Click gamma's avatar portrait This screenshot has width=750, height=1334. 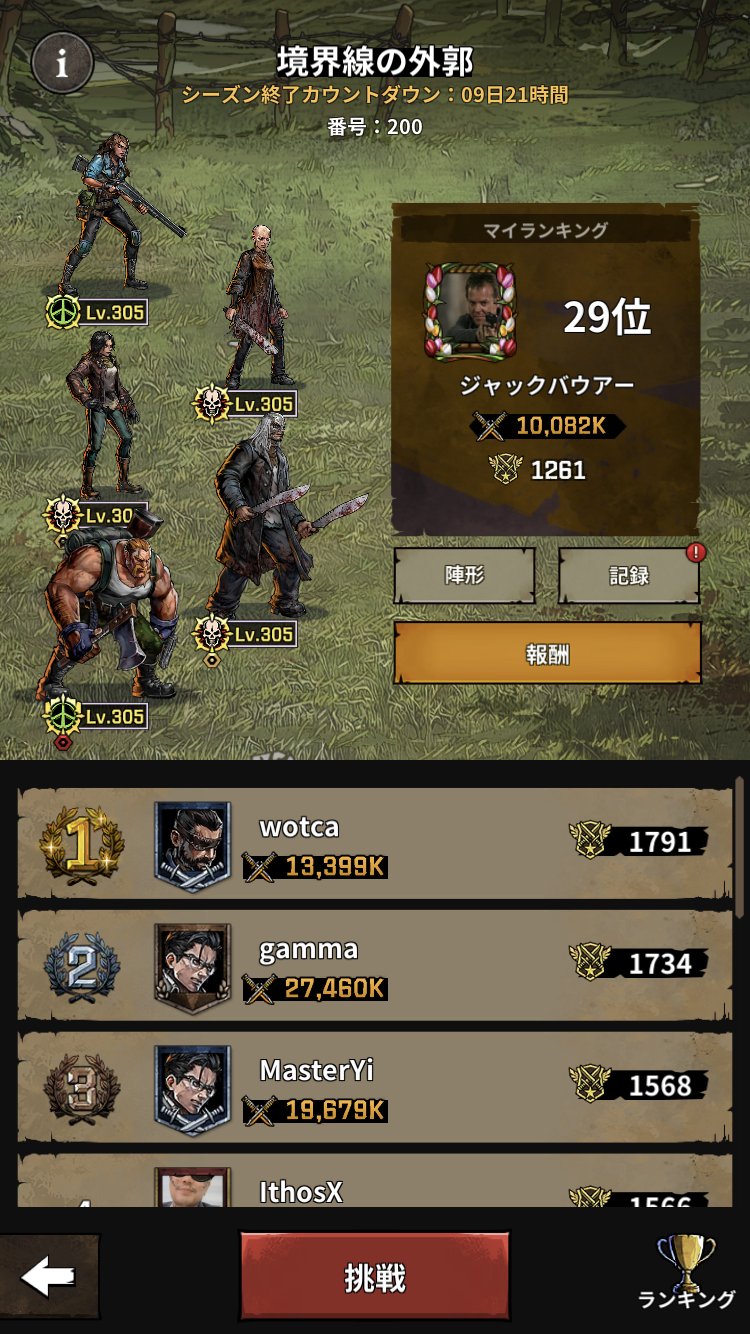tap(192, 966)
